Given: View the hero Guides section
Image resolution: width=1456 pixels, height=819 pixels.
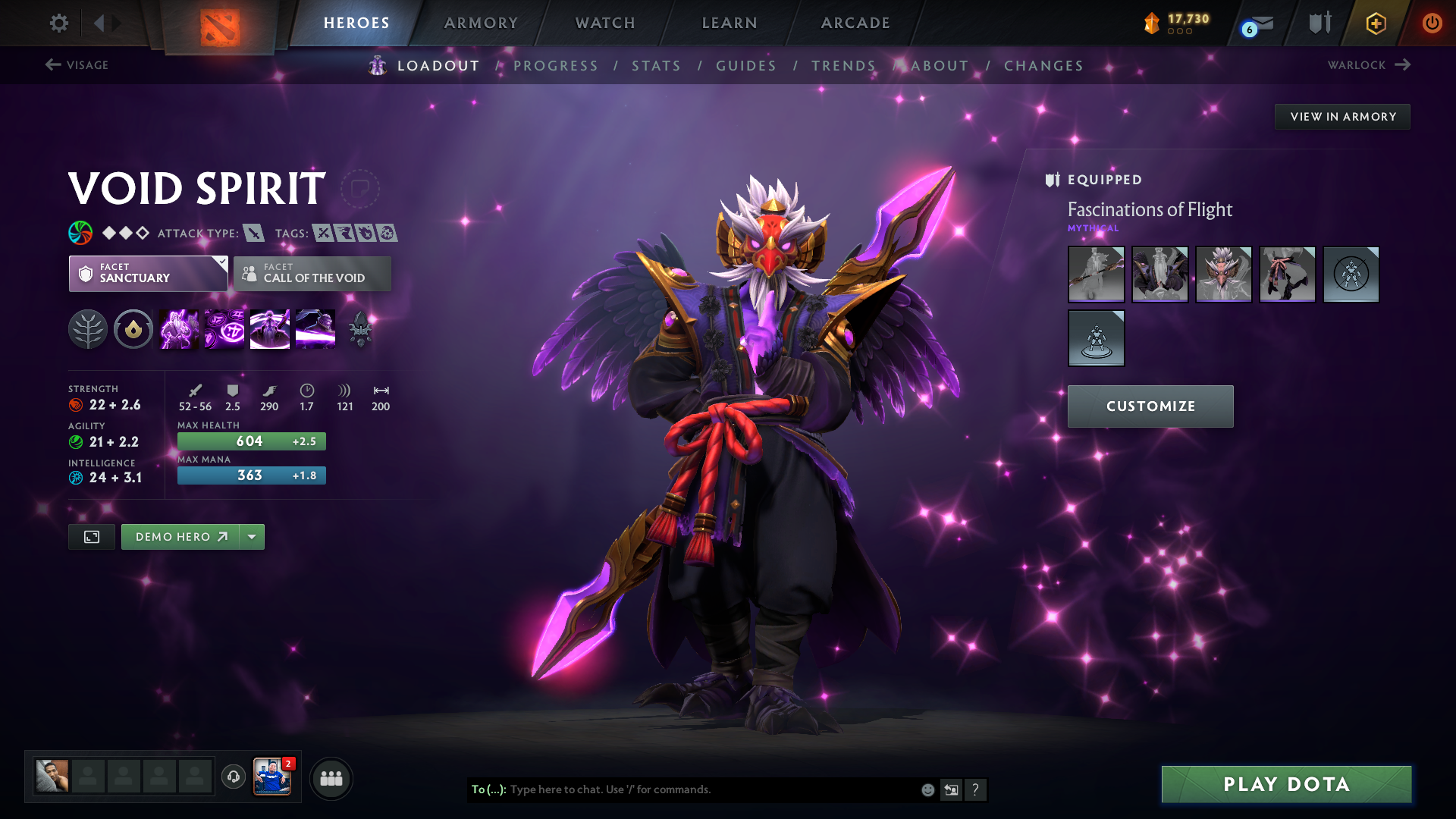Looking at the screenshot, I should click(x=746, y=66).
